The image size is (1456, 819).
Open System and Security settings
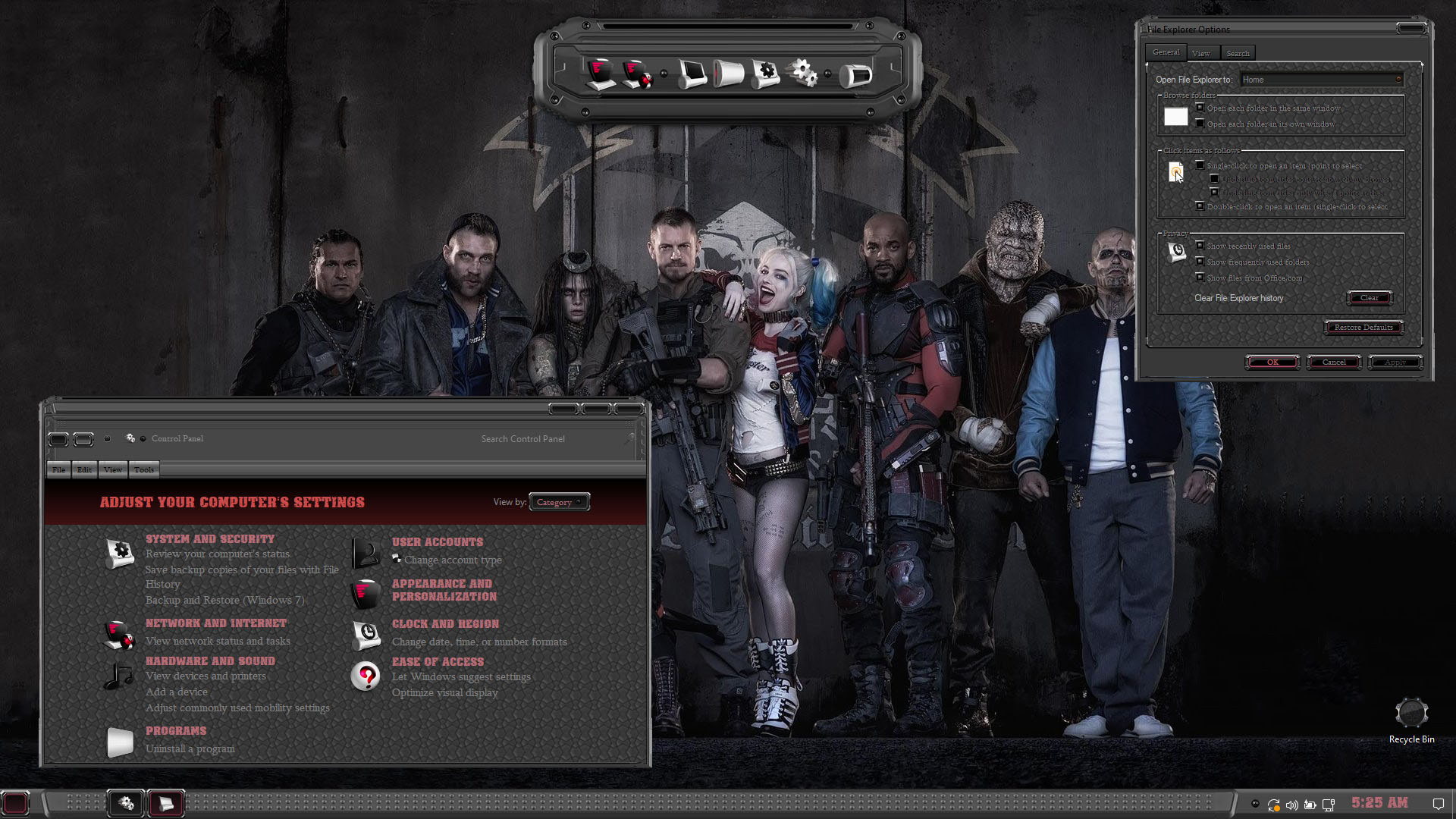pos(210,539)
